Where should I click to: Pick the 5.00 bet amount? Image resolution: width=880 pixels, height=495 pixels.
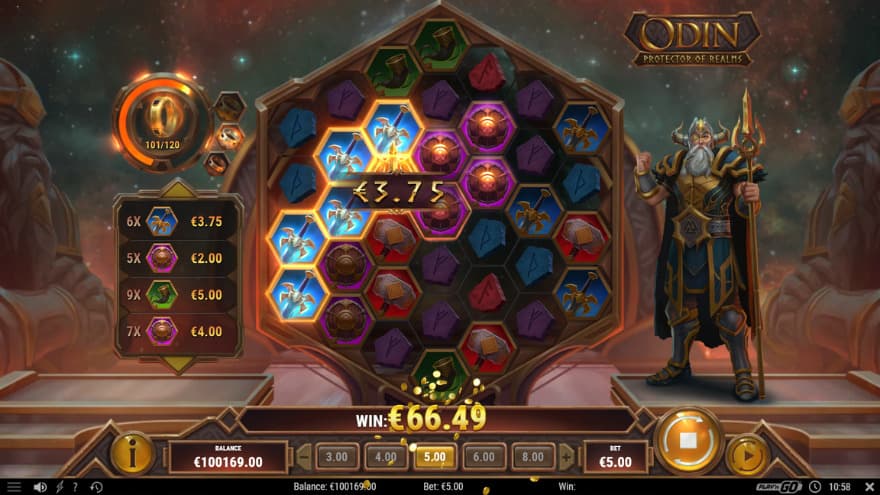click(434, 457)
